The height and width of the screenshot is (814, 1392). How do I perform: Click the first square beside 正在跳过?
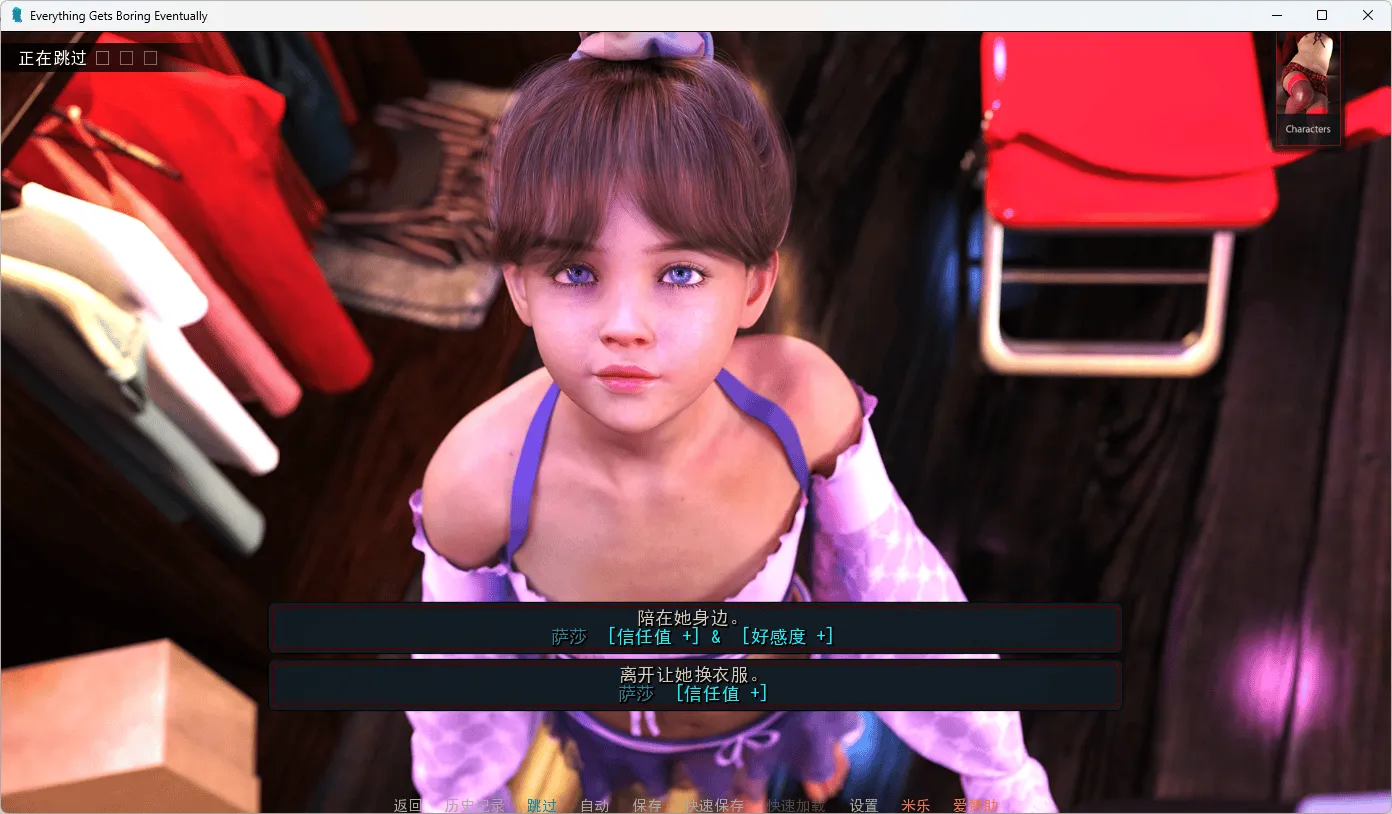click(103, 57)
